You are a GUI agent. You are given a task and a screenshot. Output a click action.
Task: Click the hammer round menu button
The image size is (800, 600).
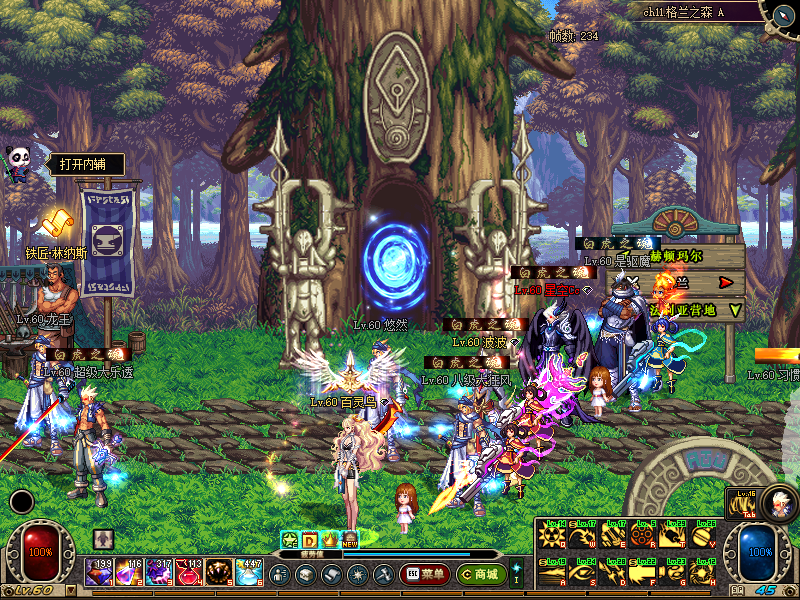383,574
